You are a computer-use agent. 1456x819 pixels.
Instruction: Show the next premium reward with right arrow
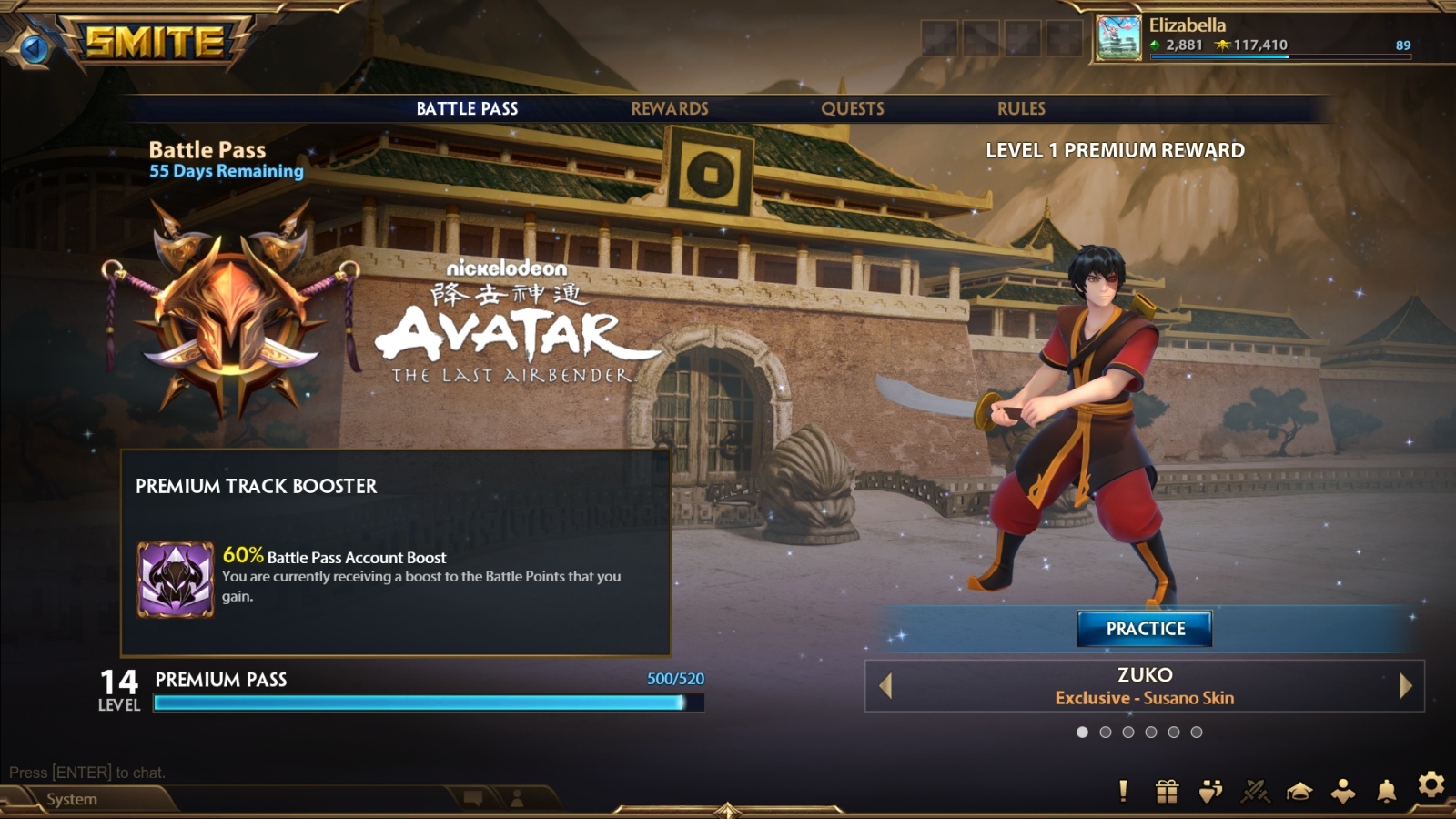point(1405,685)
